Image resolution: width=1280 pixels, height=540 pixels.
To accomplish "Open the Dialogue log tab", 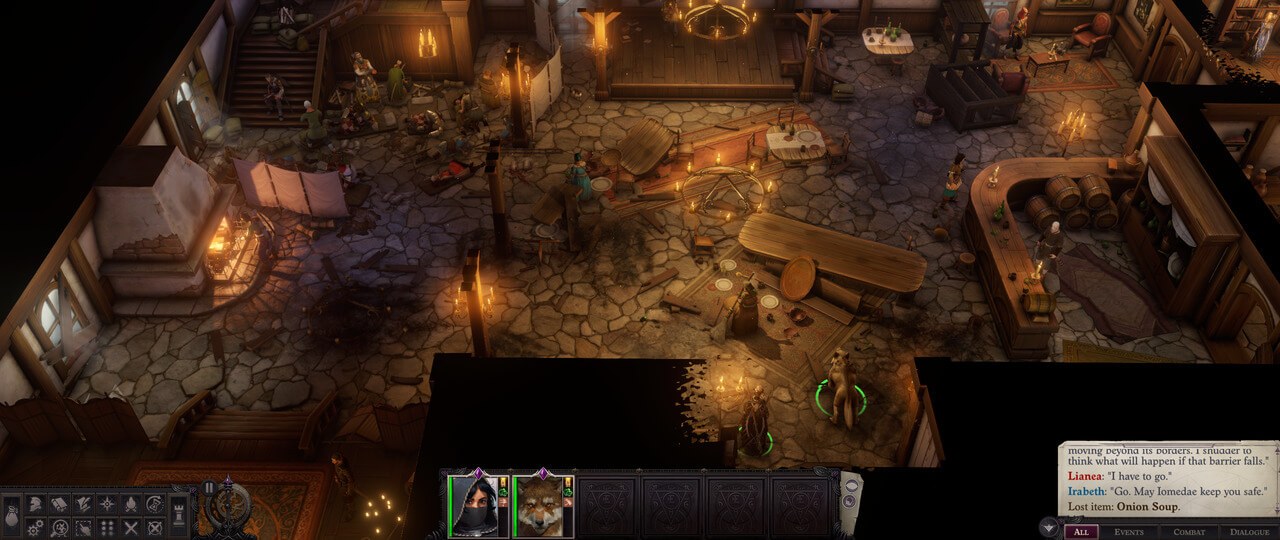I will (x=1249, y=532).
